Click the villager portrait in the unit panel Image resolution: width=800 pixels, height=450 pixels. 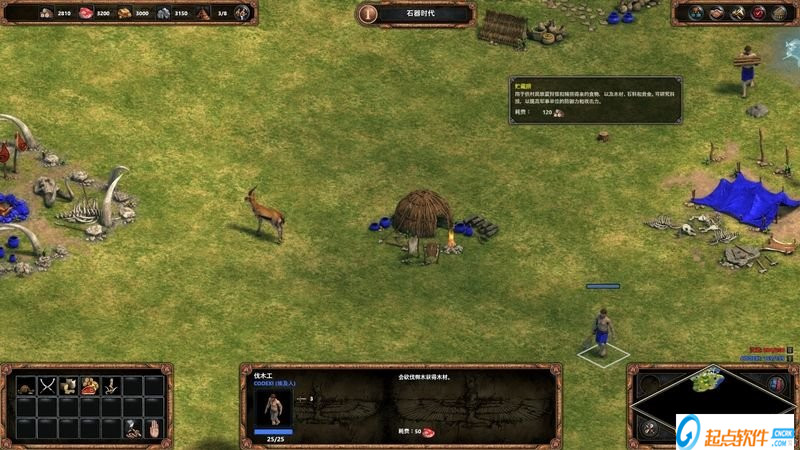click(x=273, y=408)
